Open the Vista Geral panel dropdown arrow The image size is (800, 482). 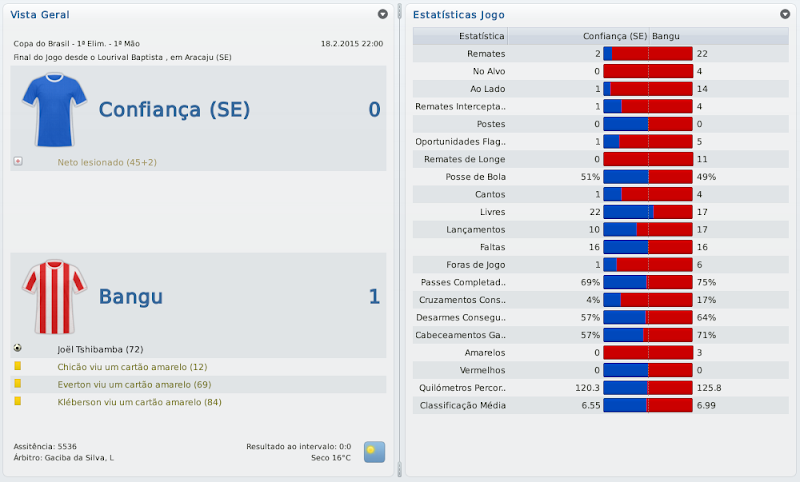(382, 15)
